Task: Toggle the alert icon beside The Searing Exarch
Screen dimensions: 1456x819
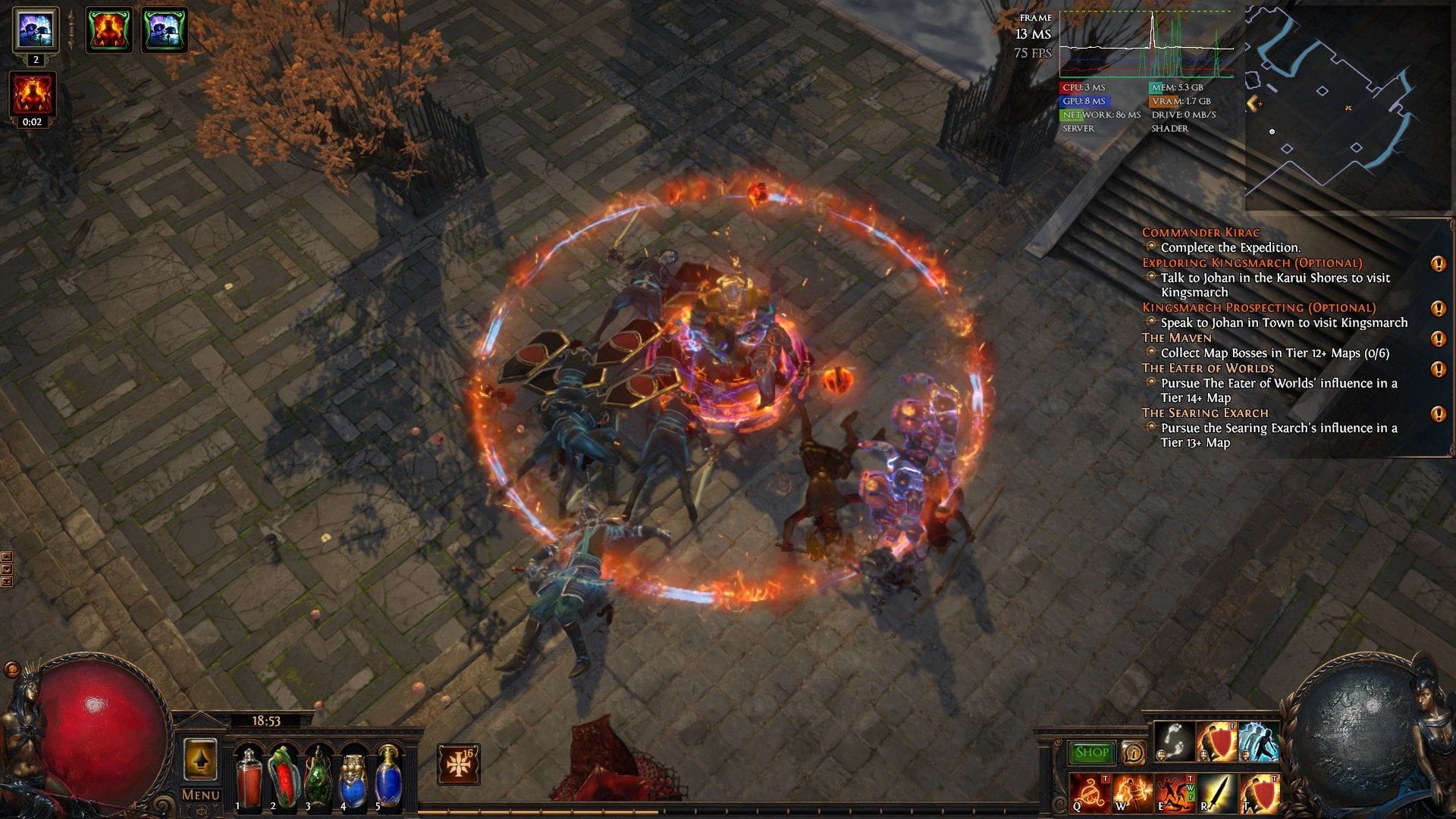Action: (x=1439, y=415)
